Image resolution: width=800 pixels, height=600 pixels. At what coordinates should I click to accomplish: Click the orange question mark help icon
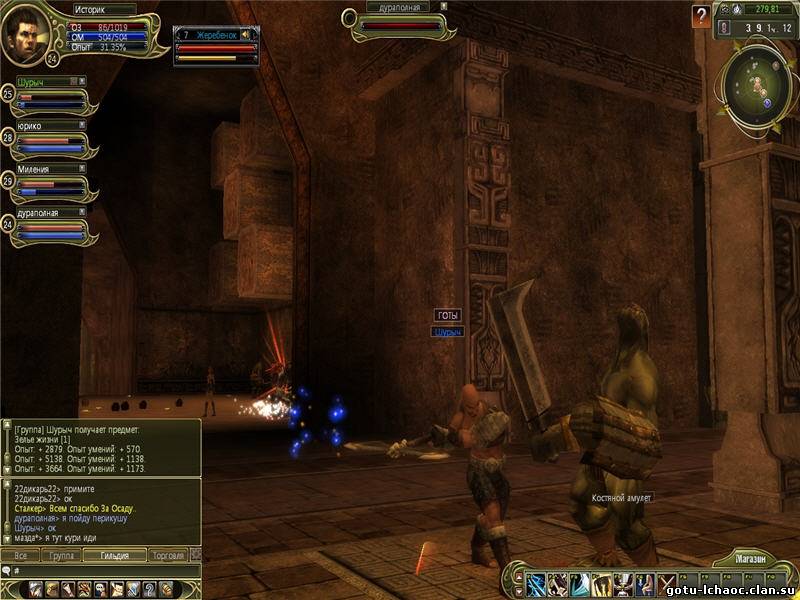[x=701, y=17]
